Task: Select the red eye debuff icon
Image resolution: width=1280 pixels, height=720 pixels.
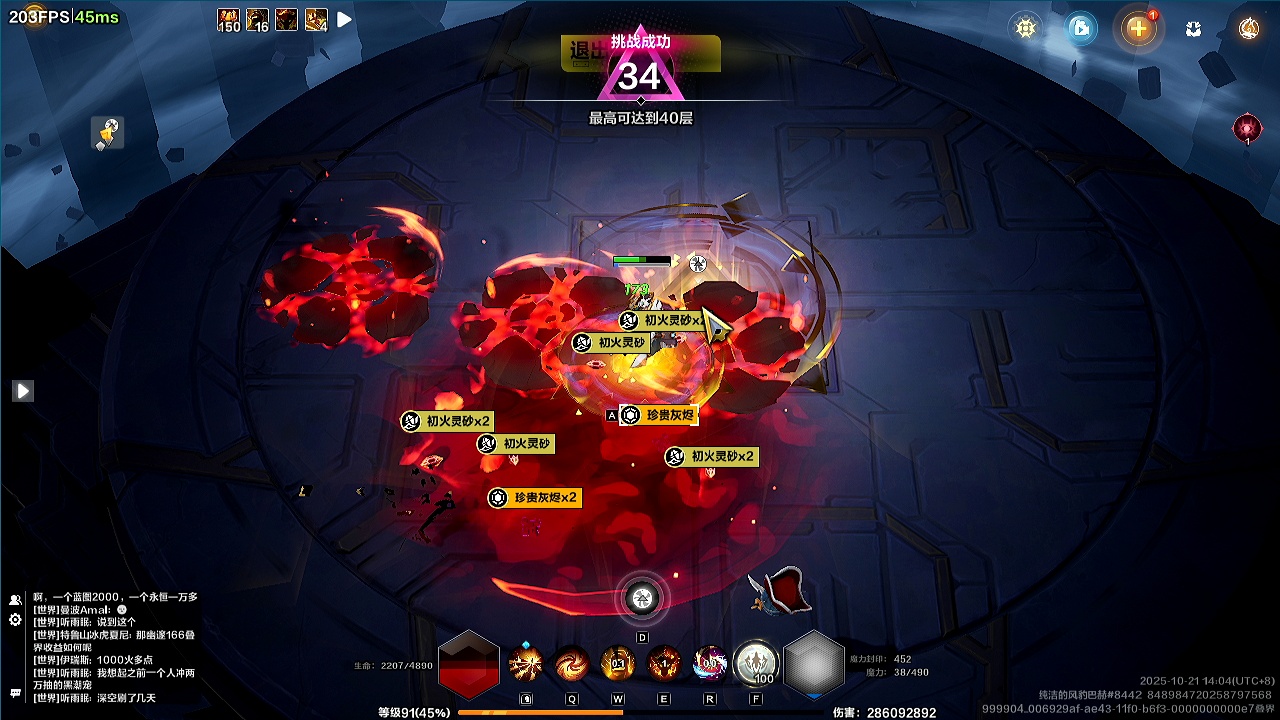Action: click(1247, 128)
